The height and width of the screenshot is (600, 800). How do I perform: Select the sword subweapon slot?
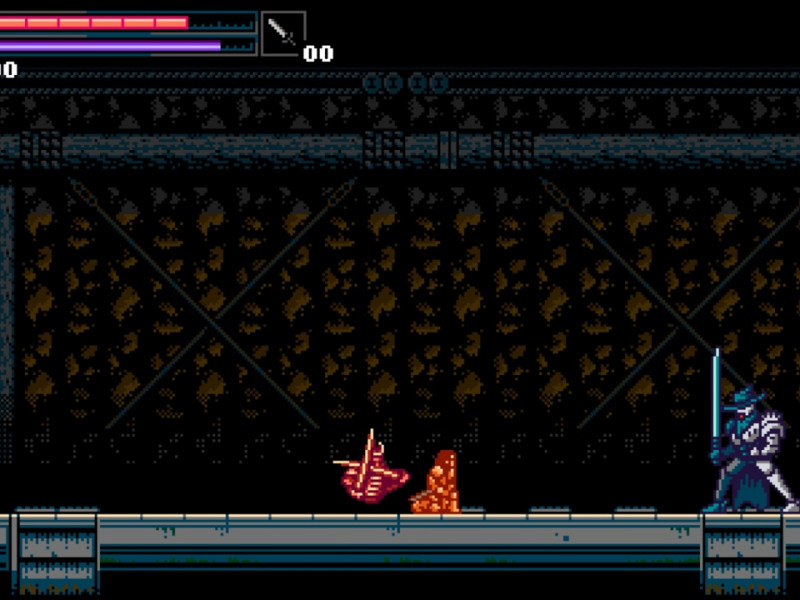click(283, 34)
